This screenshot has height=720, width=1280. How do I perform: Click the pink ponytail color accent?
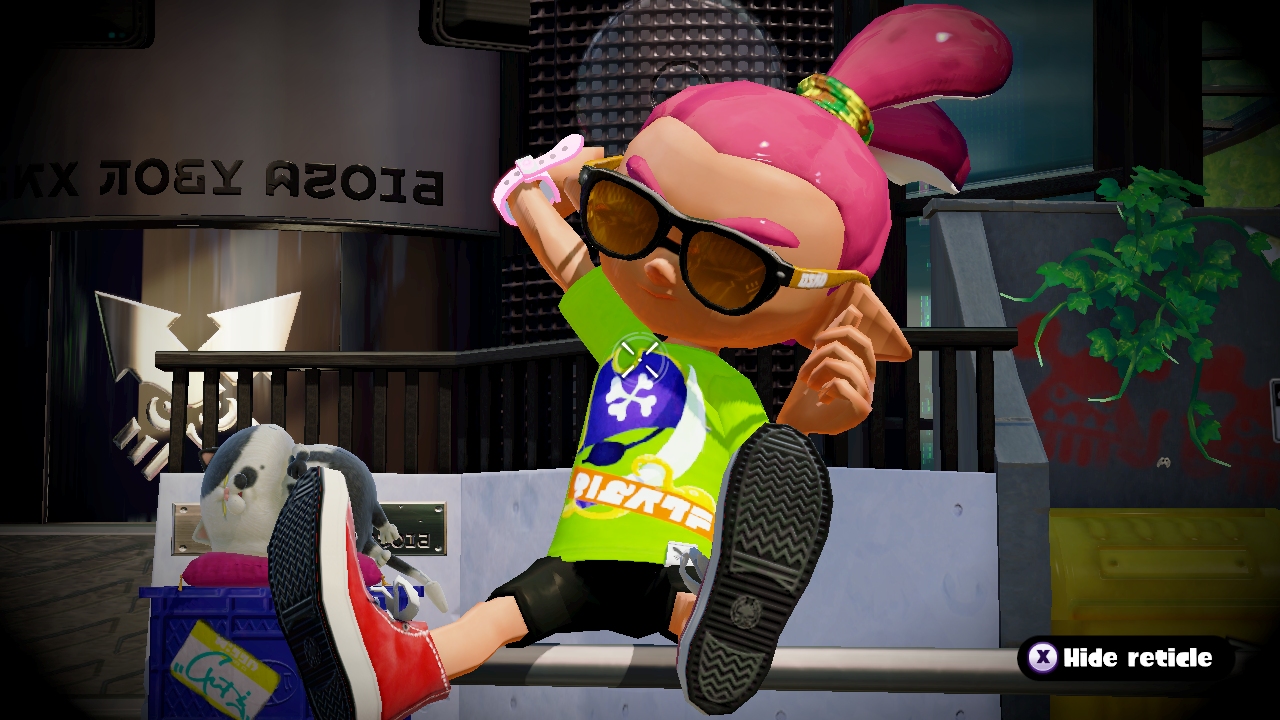click(930, 60)
